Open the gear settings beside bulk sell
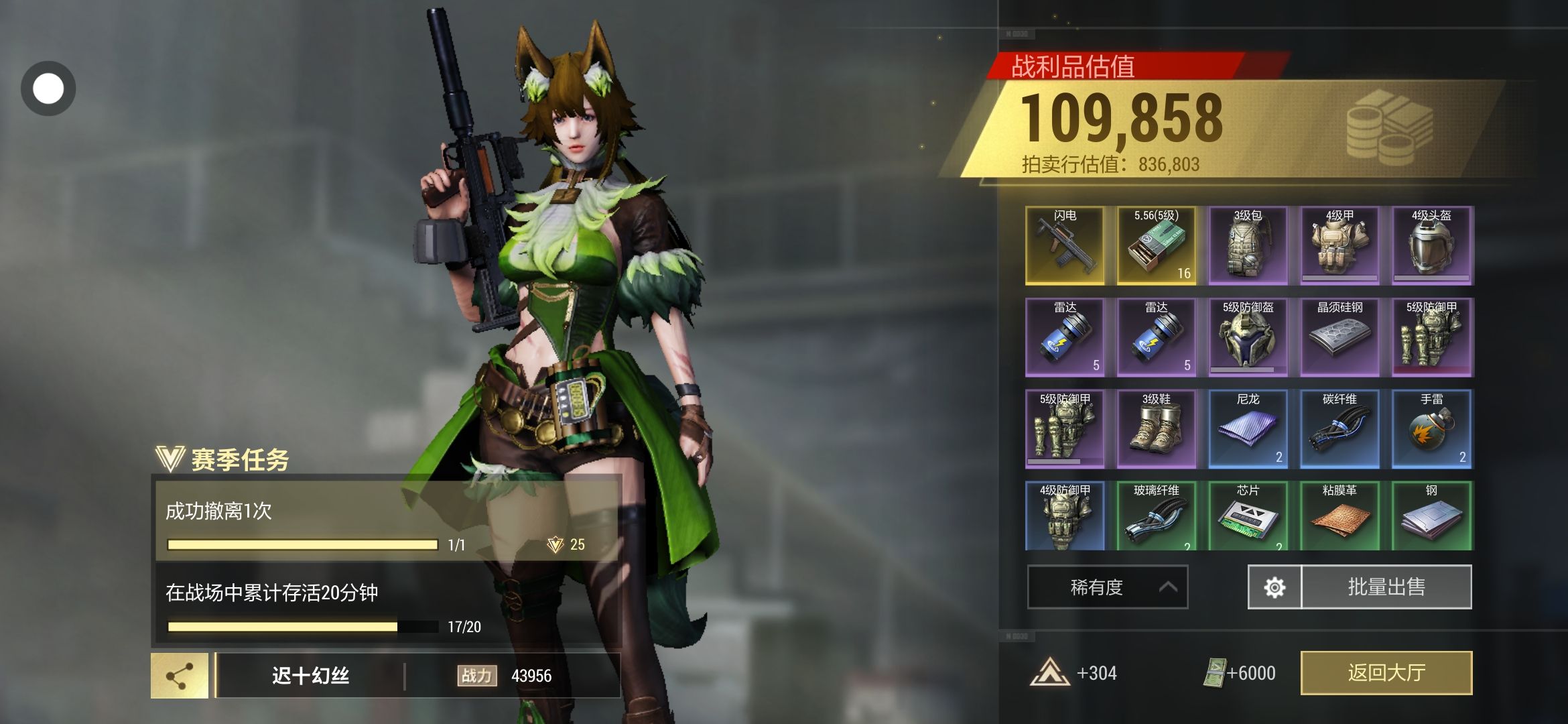 [x=1274, y=587]
